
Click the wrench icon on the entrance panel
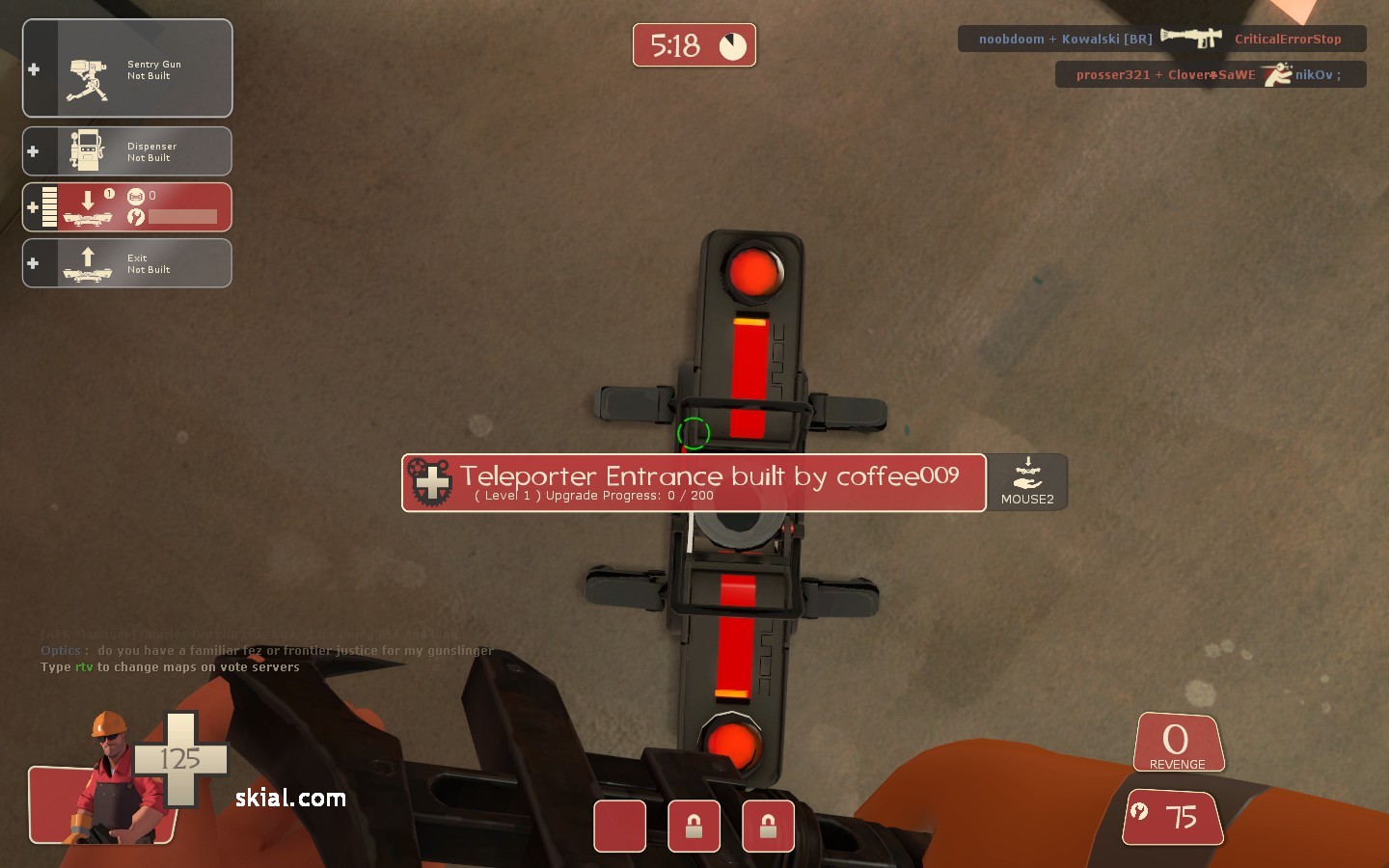click(136, 218)
